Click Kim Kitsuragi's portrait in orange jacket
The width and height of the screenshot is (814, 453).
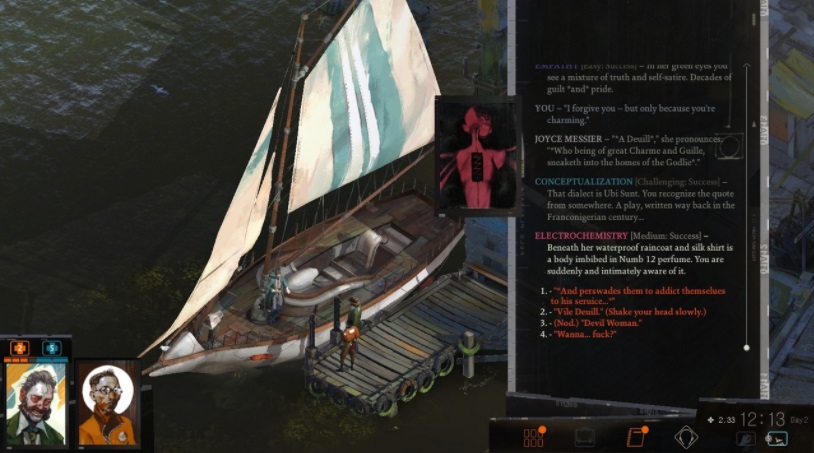click(107, 402)
